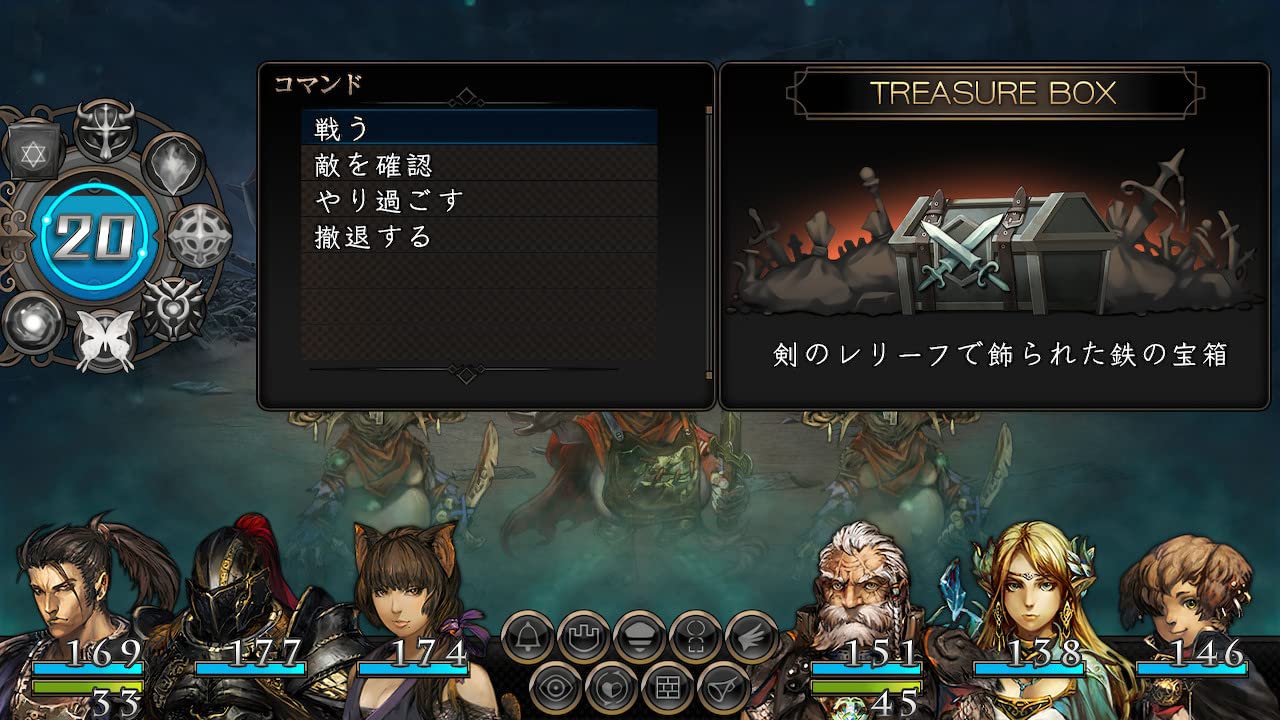Click the round cross shield icon

pyautogui.click(x=198, y=237)
